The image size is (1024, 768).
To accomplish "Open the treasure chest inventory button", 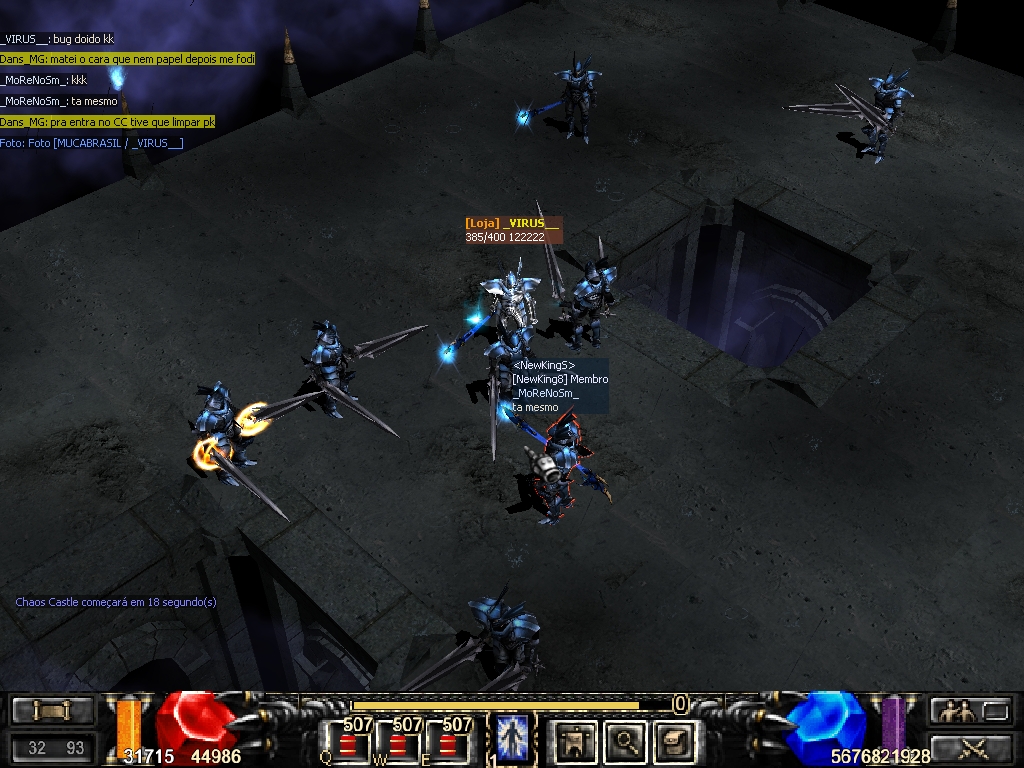I will pos(676,741).
